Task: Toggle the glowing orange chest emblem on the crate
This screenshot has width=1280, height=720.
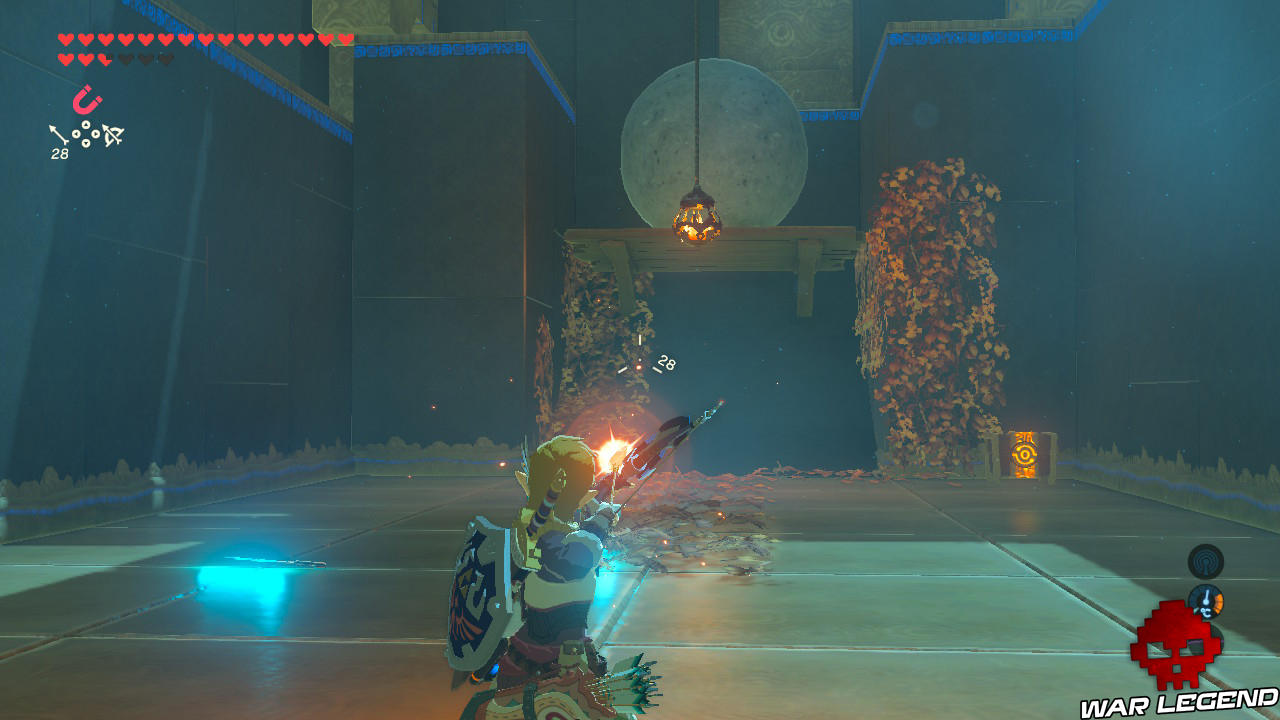Action: click(x=1025, y=455)
